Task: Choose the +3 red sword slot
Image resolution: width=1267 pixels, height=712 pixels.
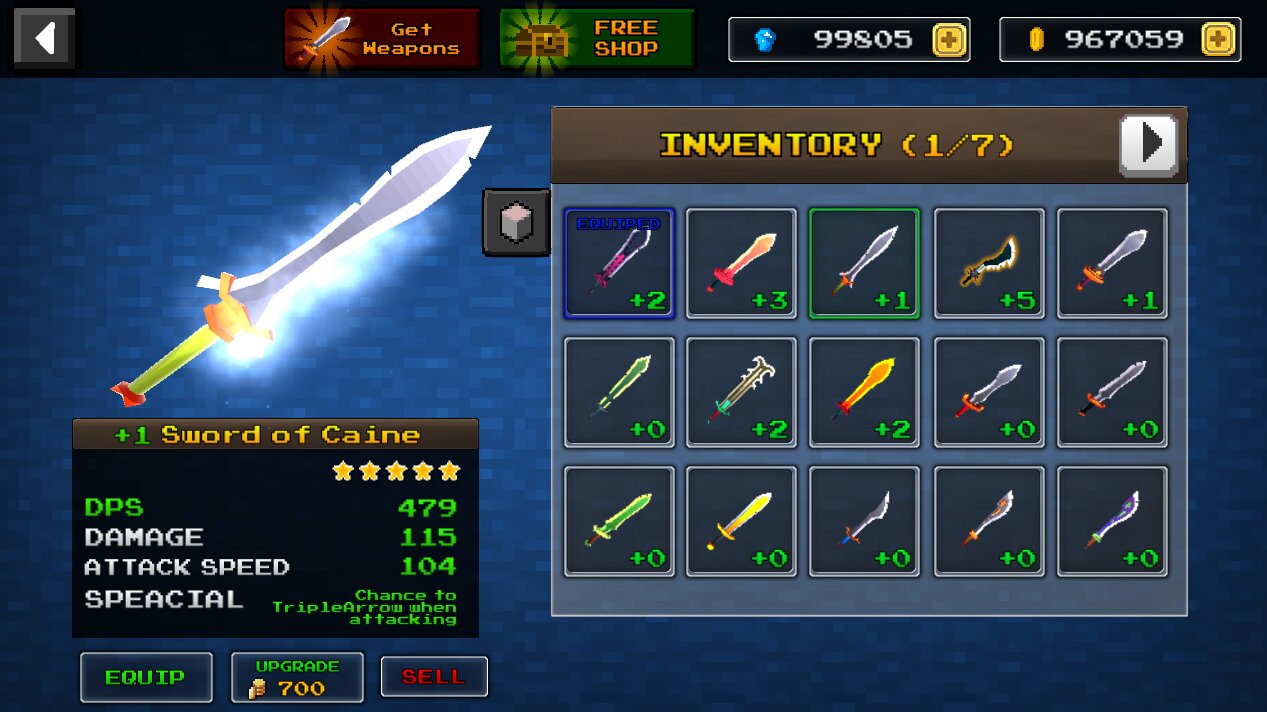Action: pos(741,263)
